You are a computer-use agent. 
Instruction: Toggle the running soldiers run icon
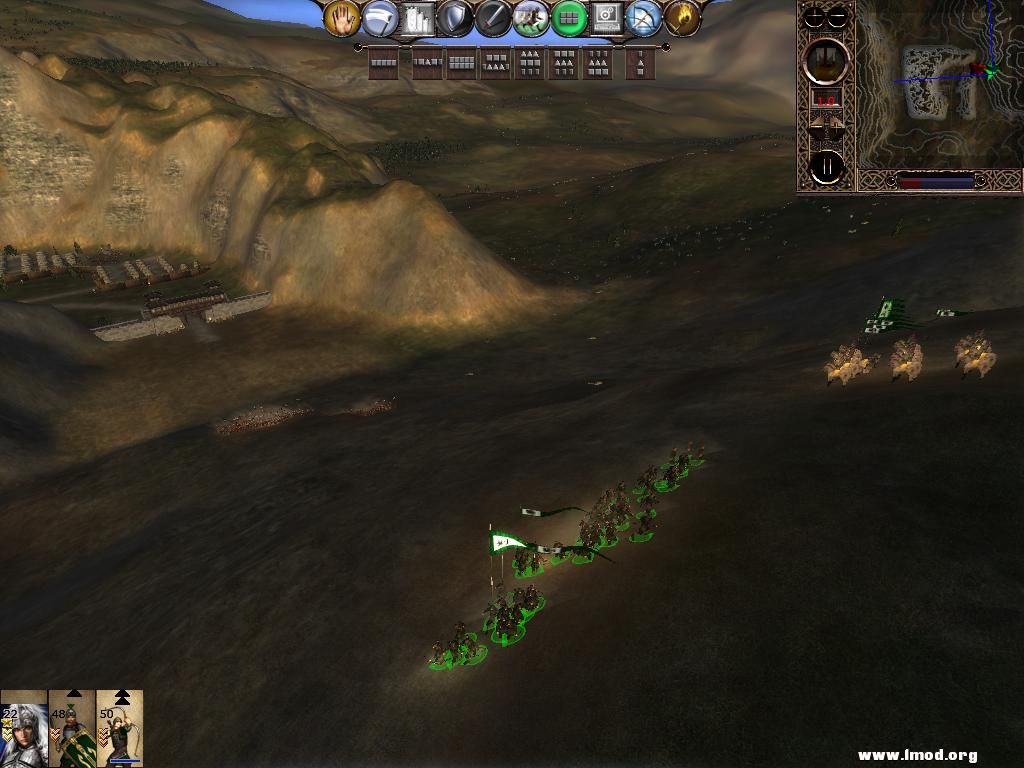tap(531, 18)
